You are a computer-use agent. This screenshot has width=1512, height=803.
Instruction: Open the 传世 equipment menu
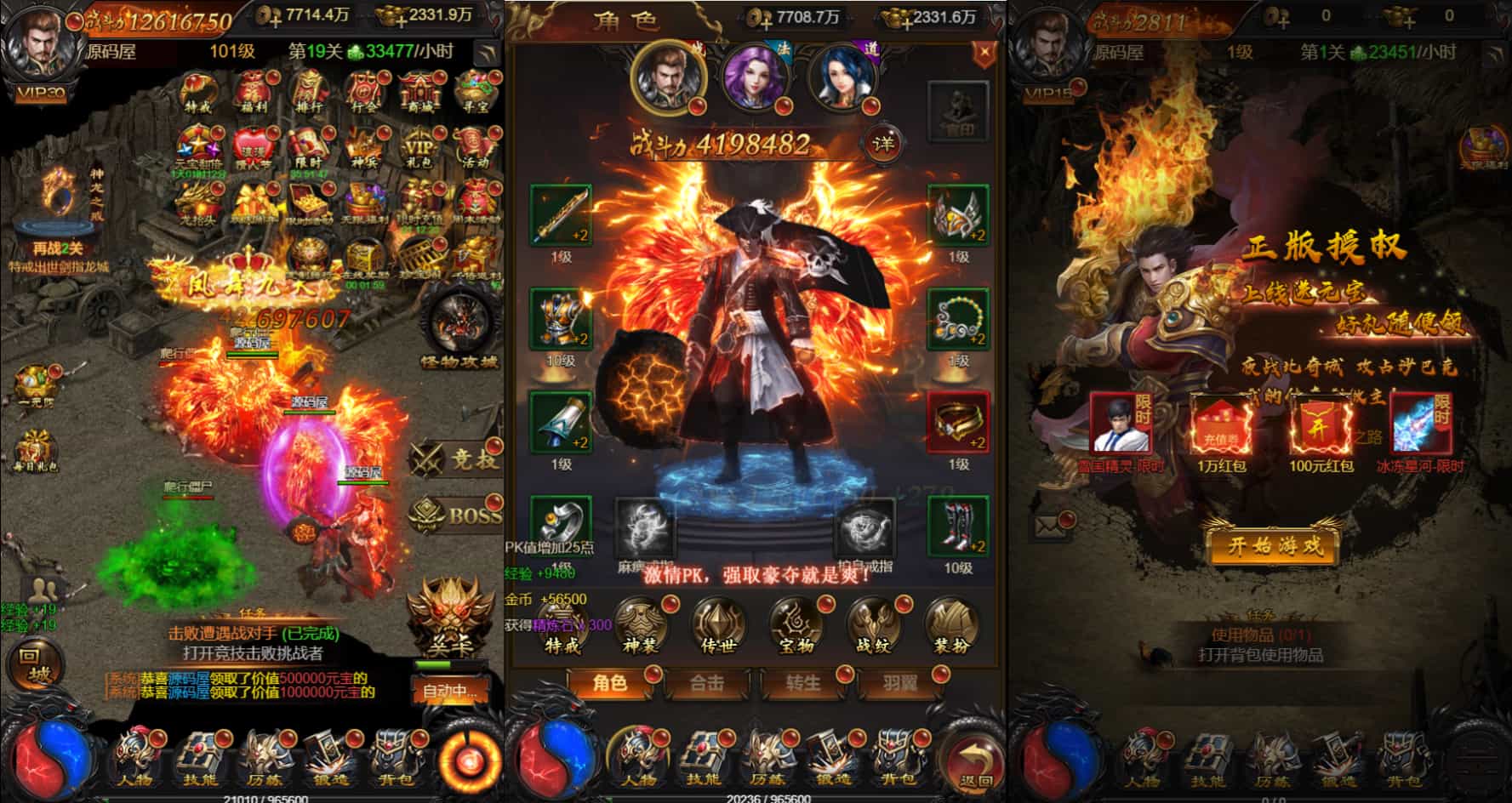[x=718, y=625]
